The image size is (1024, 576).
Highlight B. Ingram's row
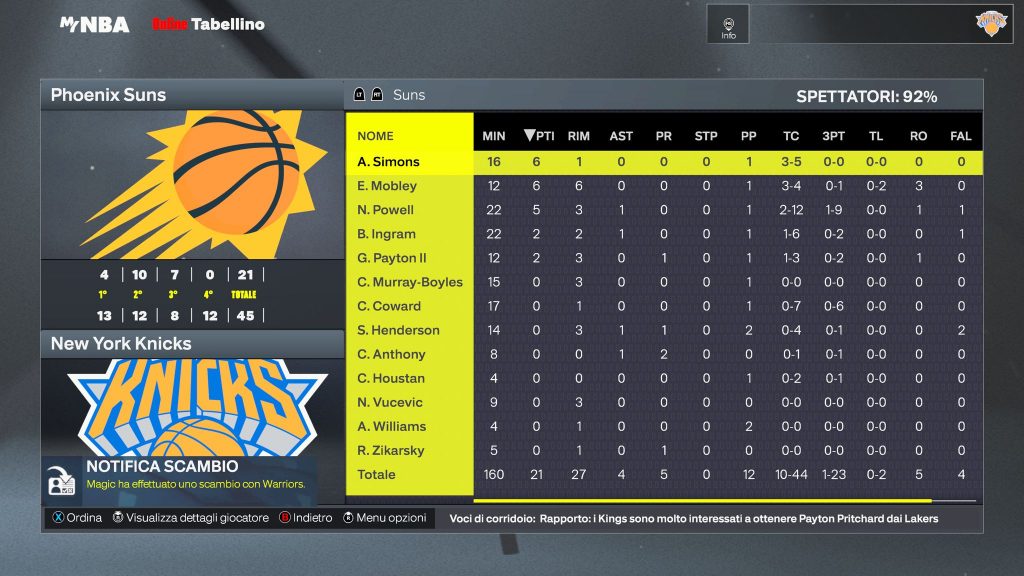click(386, 234)
